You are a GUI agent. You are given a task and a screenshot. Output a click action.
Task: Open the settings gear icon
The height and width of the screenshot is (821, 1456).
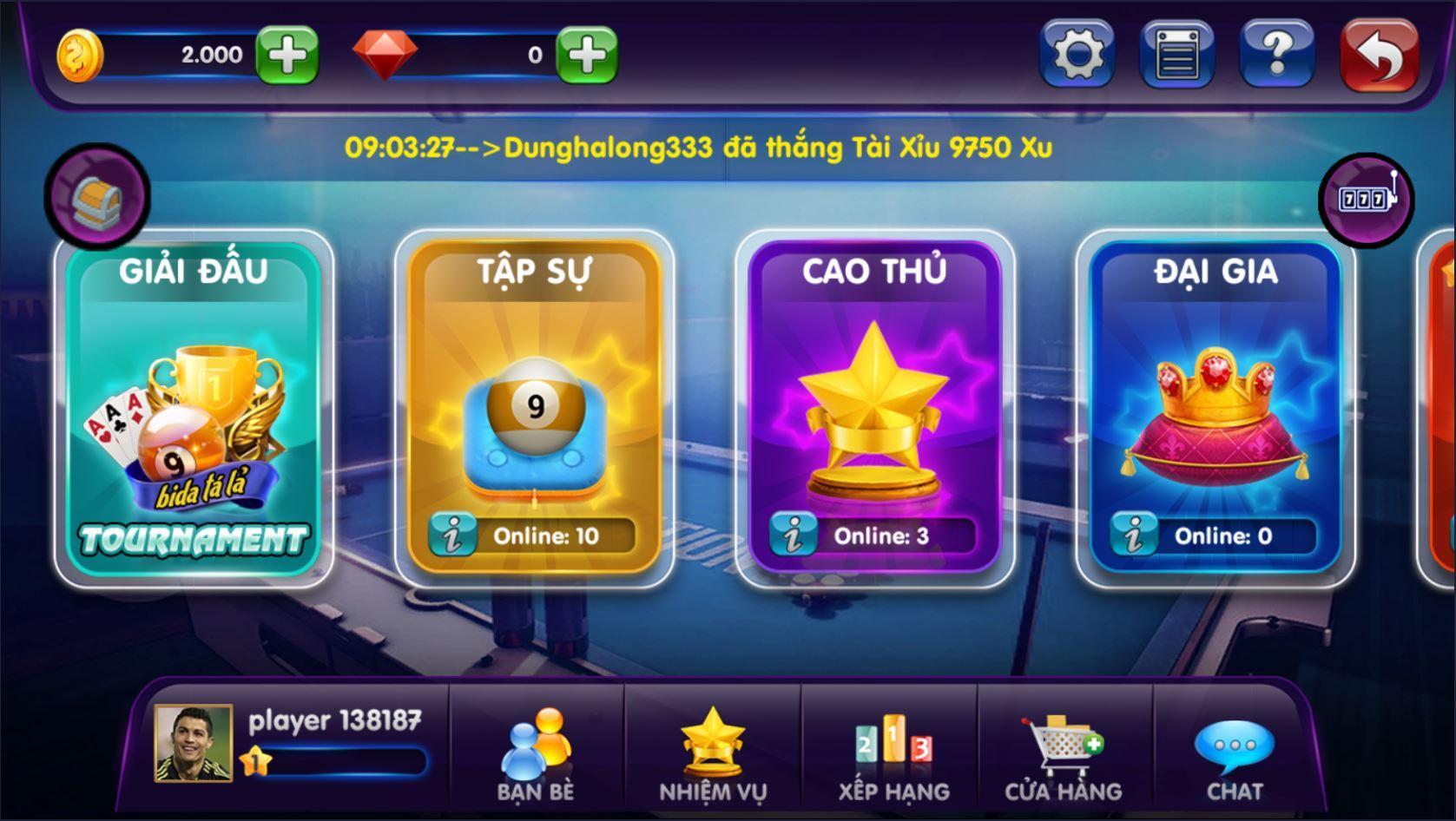(1077, 55)
